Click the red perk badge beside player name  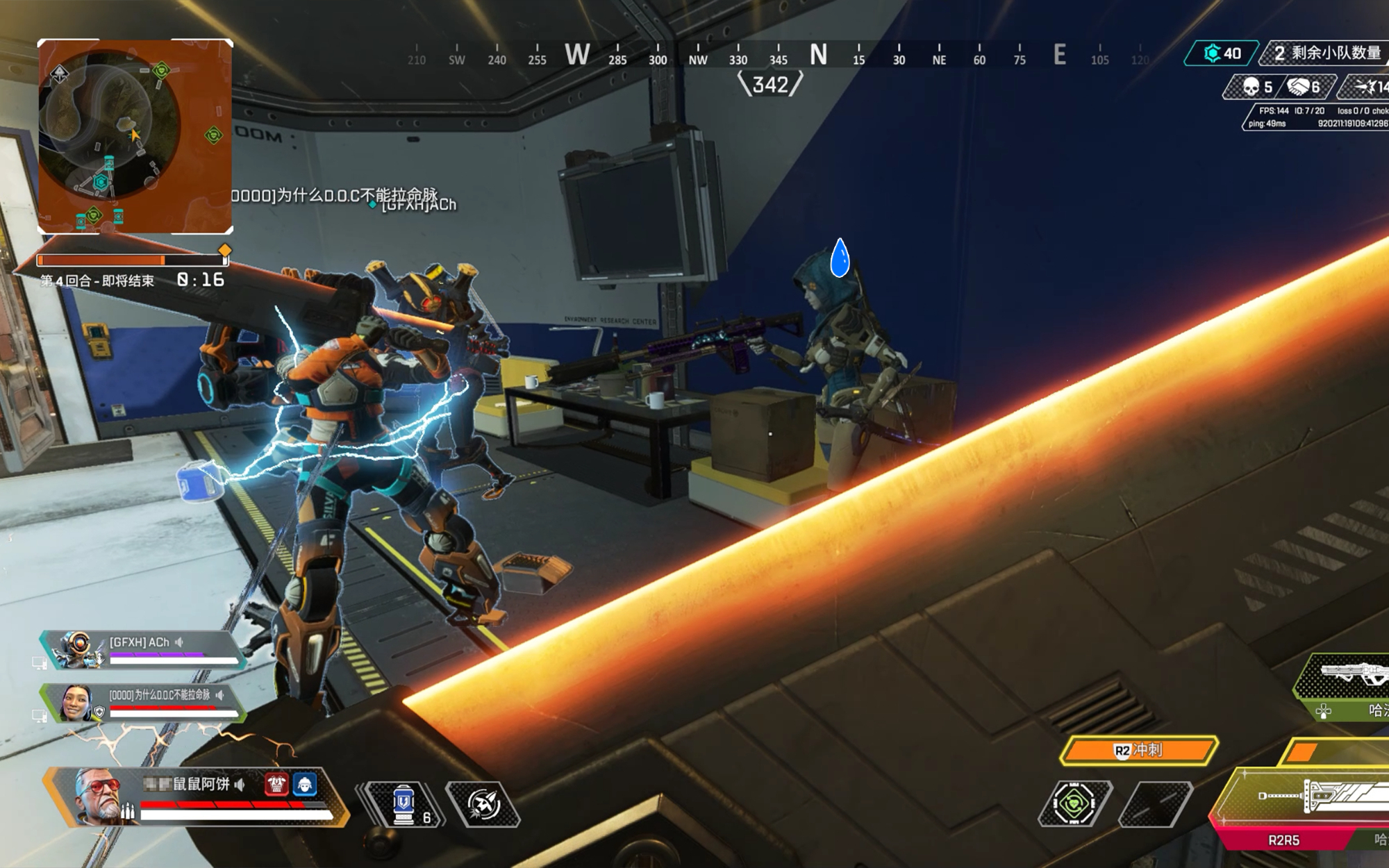(276, 784)
